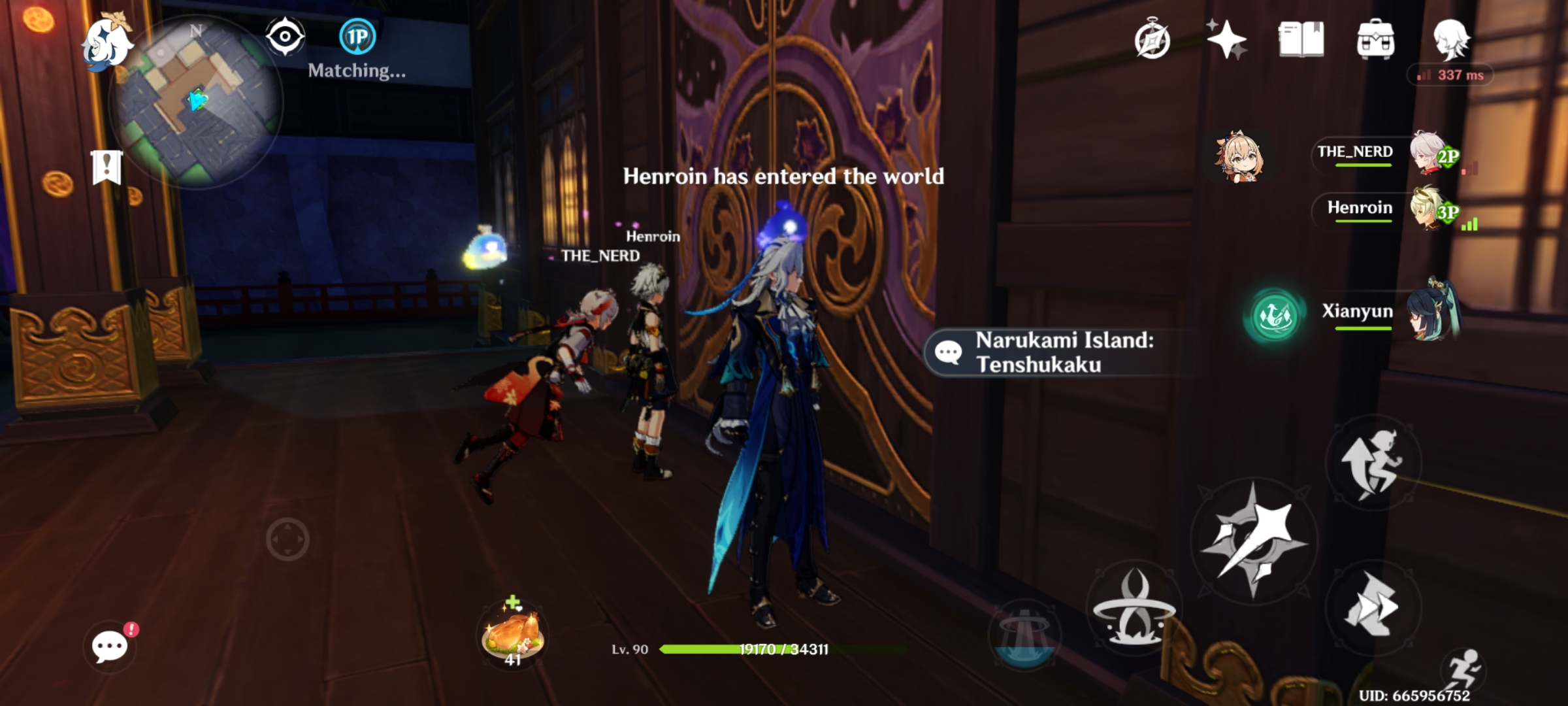Open the Adventurer Handbook book icon
The height and width of the screenshot is (706, 1568).
pyautogui.click(x=1303, y=39)
